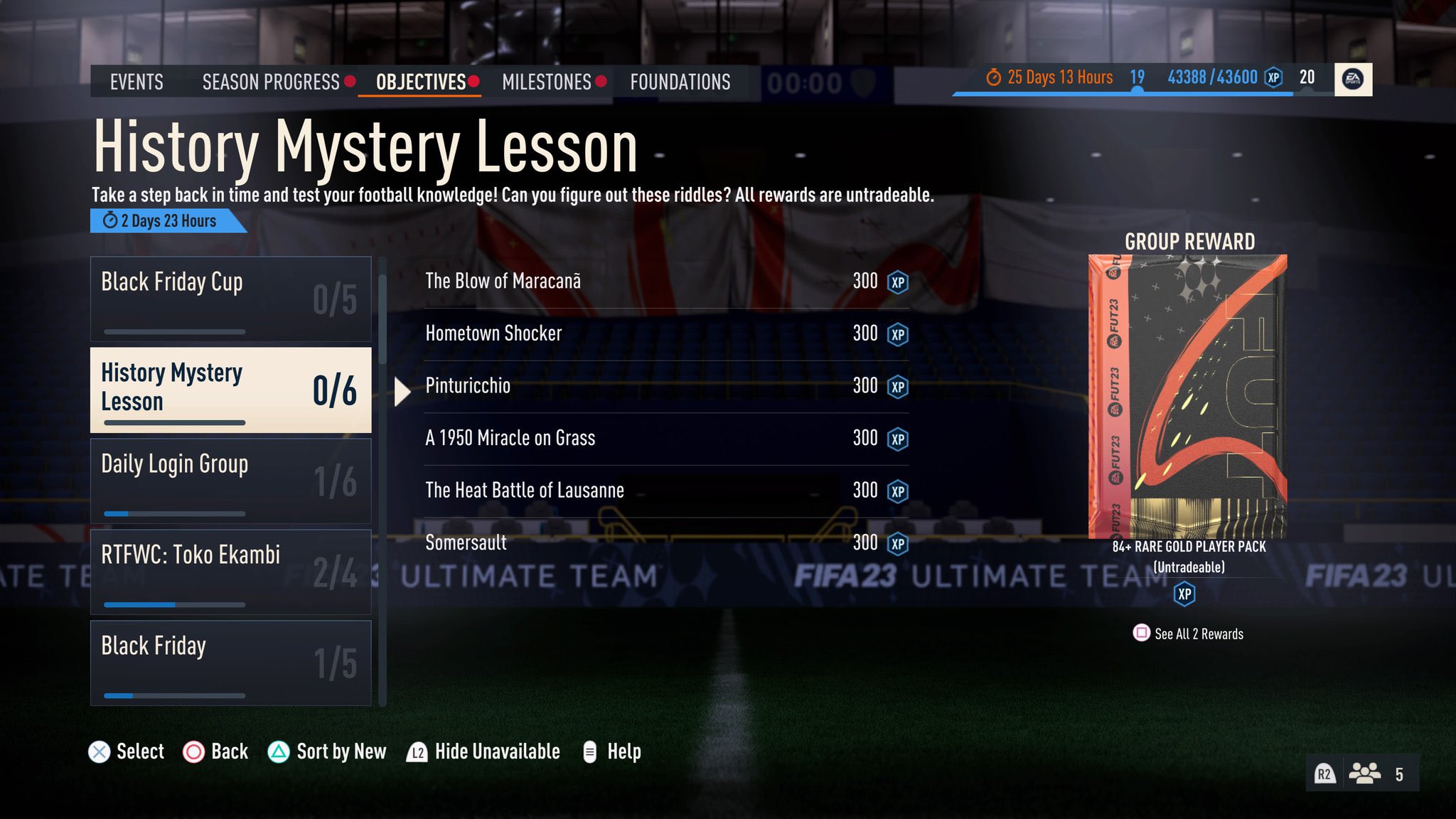Click the friends icon showing 5 players
This screenshot has width=1456, height=819.
[1365, 773]
